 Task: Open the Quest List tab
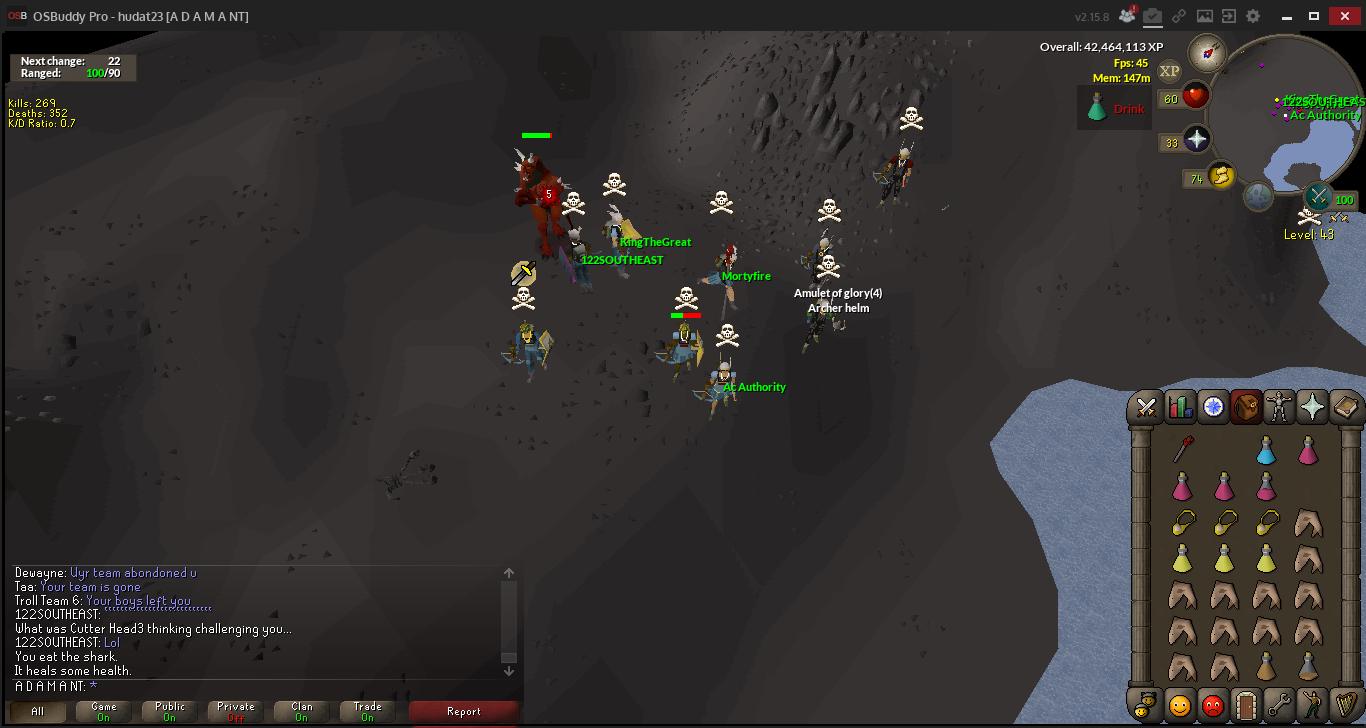pos(1213,406)
